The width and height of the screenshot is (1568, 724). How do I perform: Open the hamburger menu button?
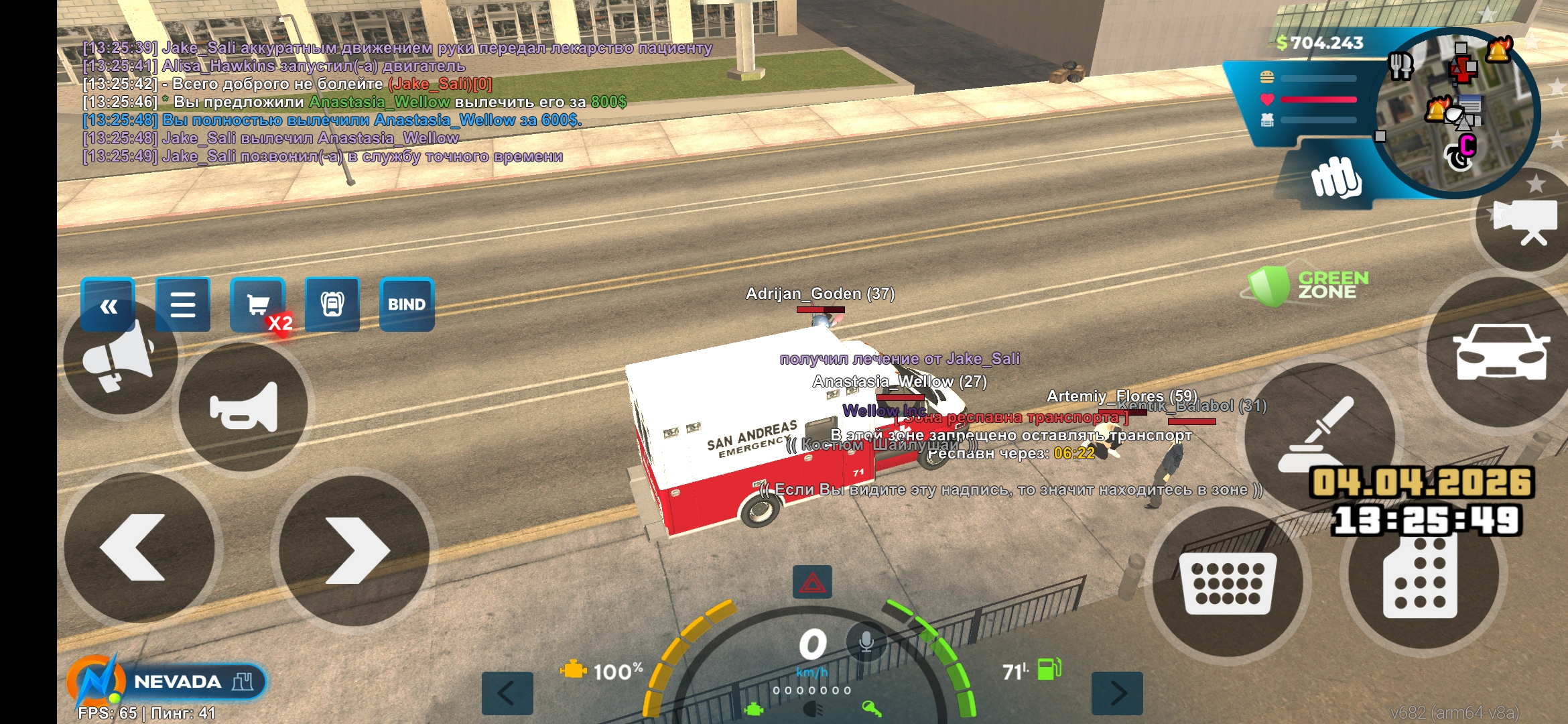coord(182,305)
